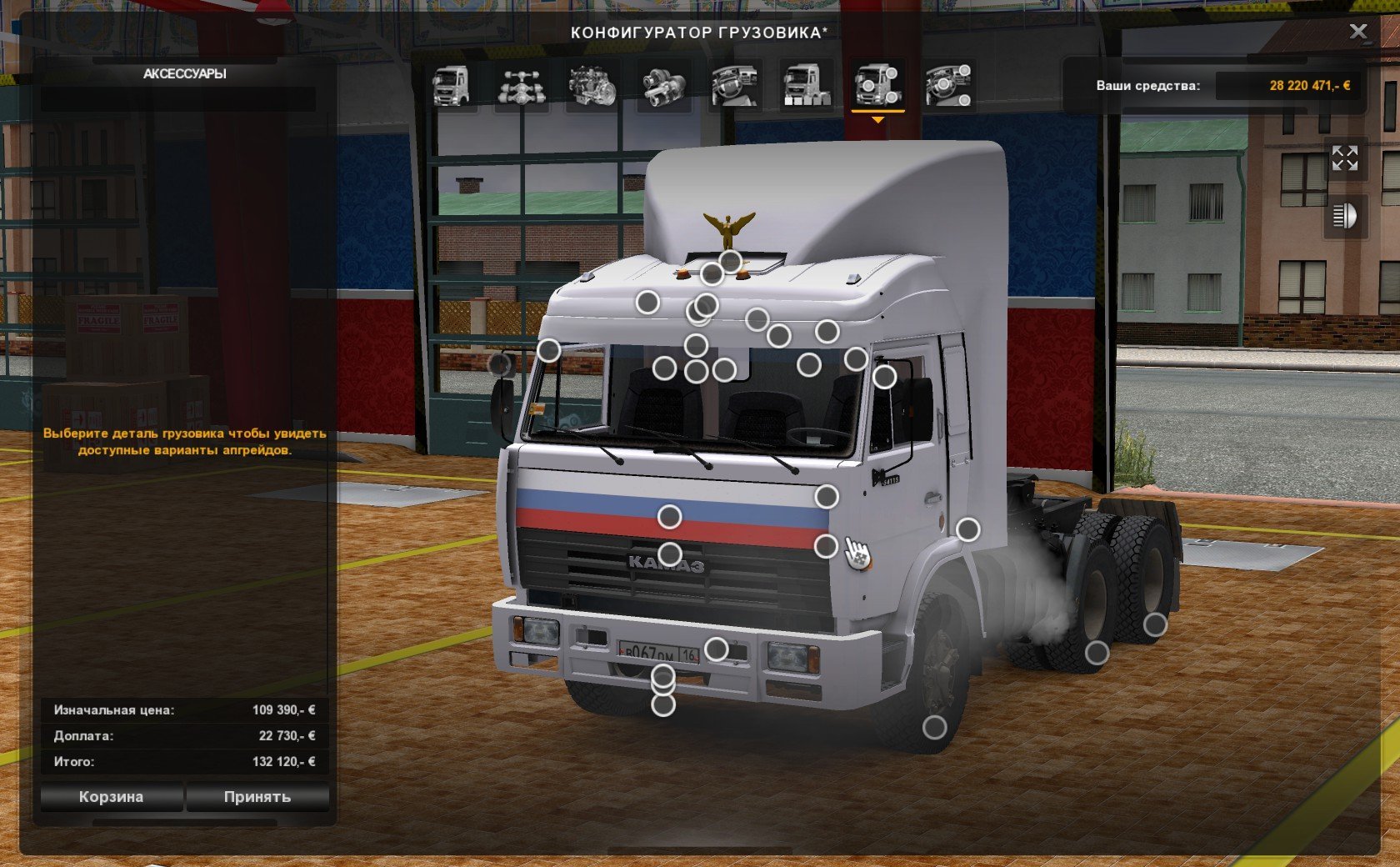Open the chassis axle tab
Image resolution: width=1400 pixels, height=867 pixels.
[522, 86]
